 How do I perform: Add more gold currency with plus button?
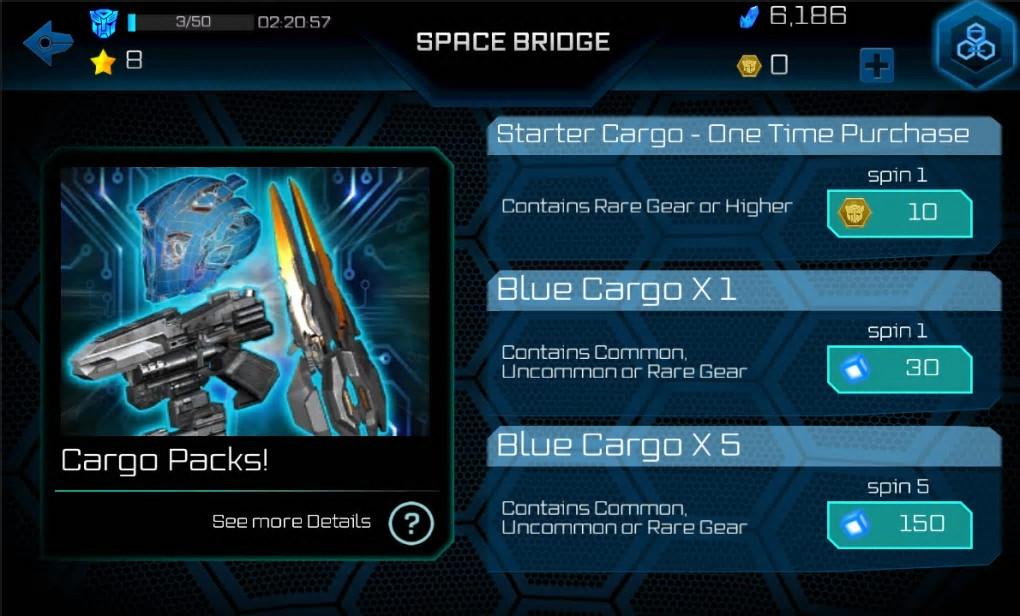pyautogui.click(x=876, y=66)
